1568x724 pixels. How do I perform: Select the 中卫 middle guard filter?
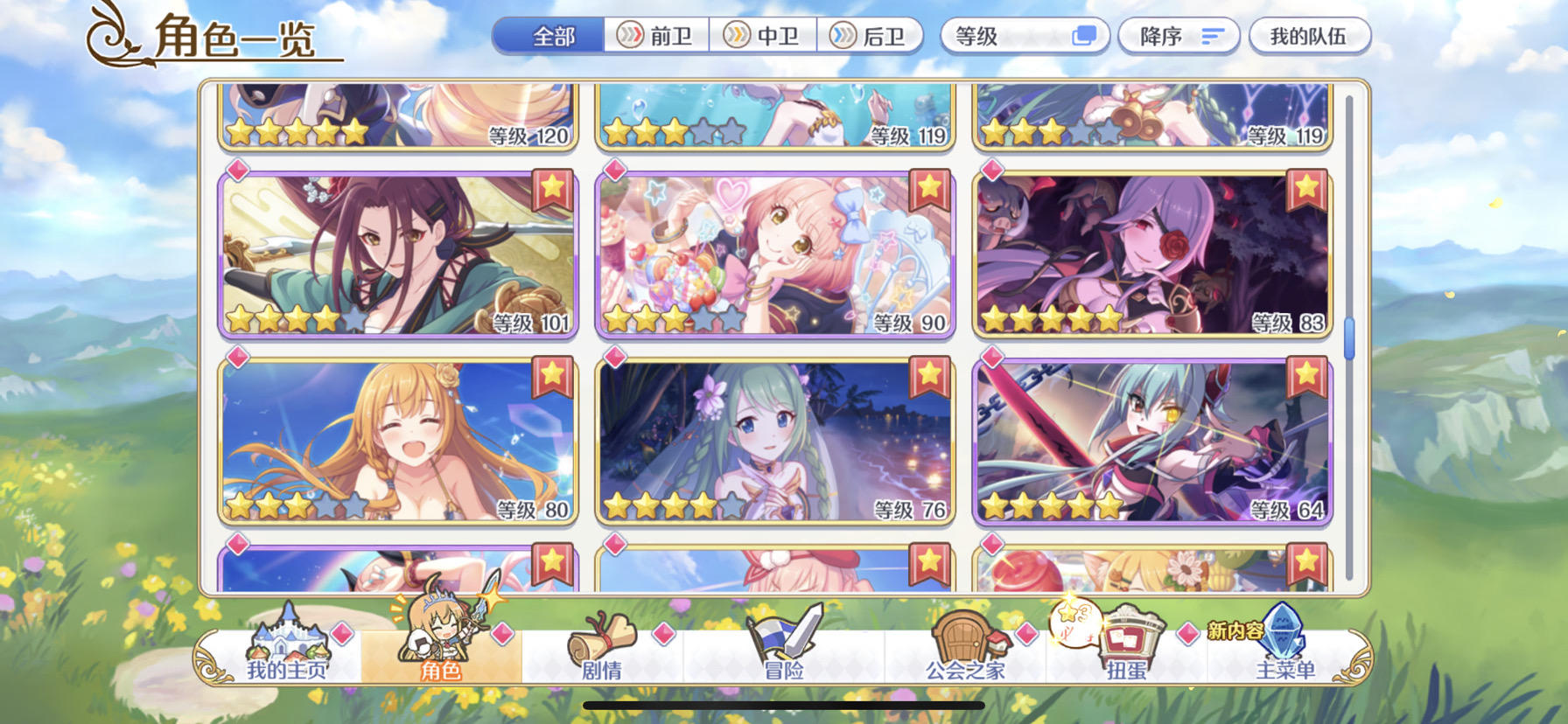(763, 35)
